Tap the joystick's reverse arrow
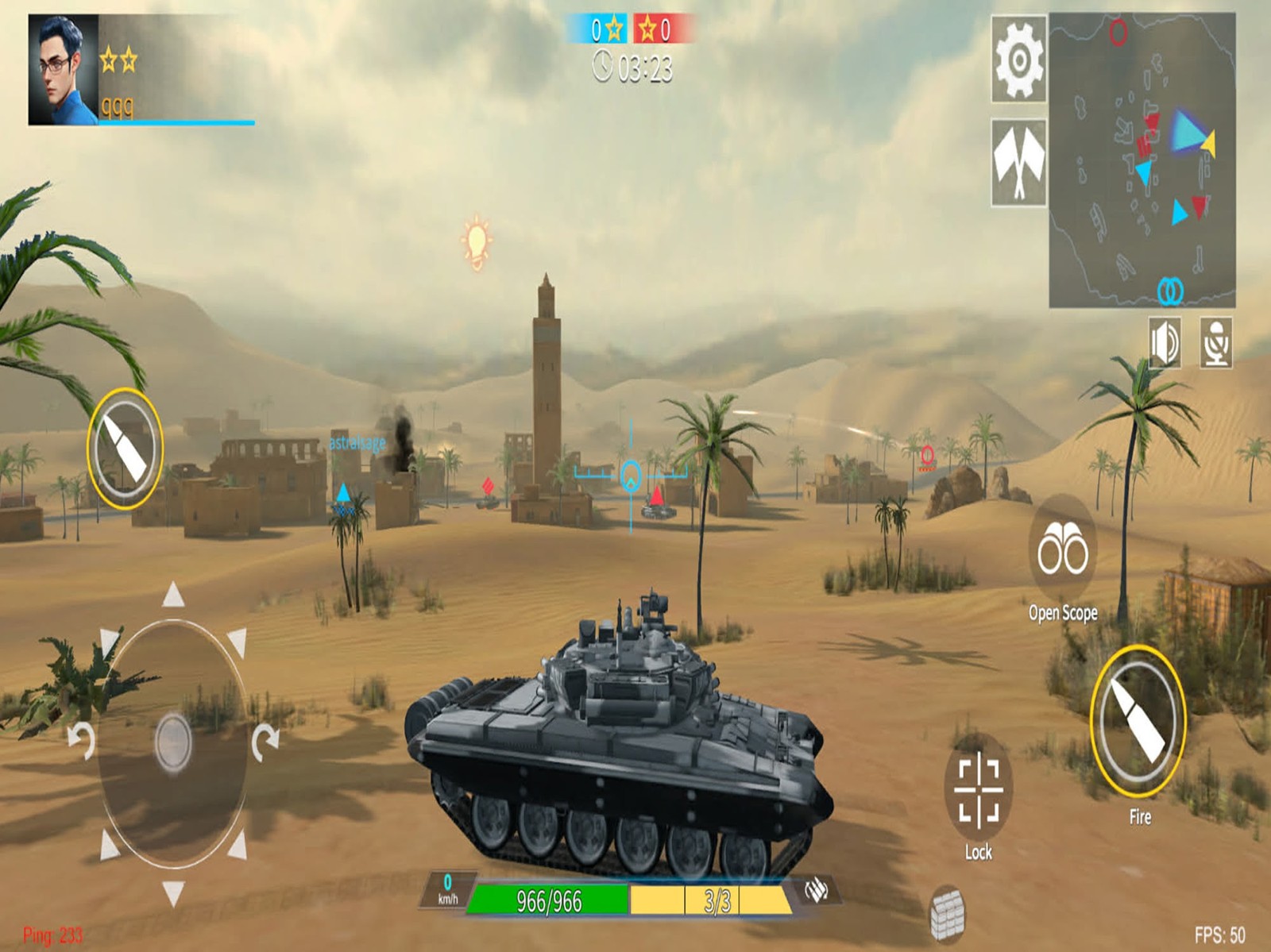1271x952 pixels. pos(173,892)
